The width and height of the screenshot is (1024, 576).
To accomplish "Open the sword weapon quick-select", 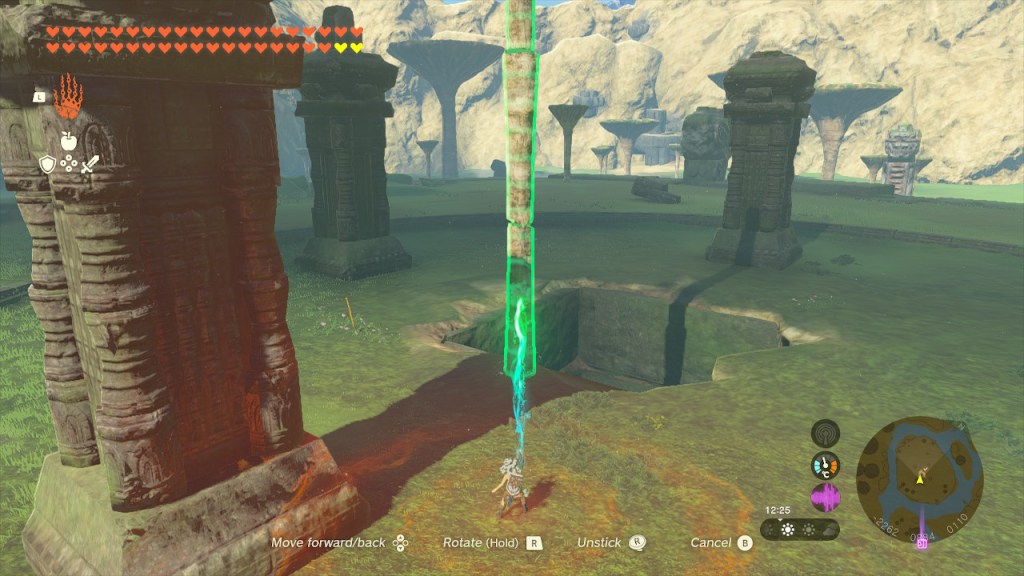I will pyautogui.click(x=90, y=164).
